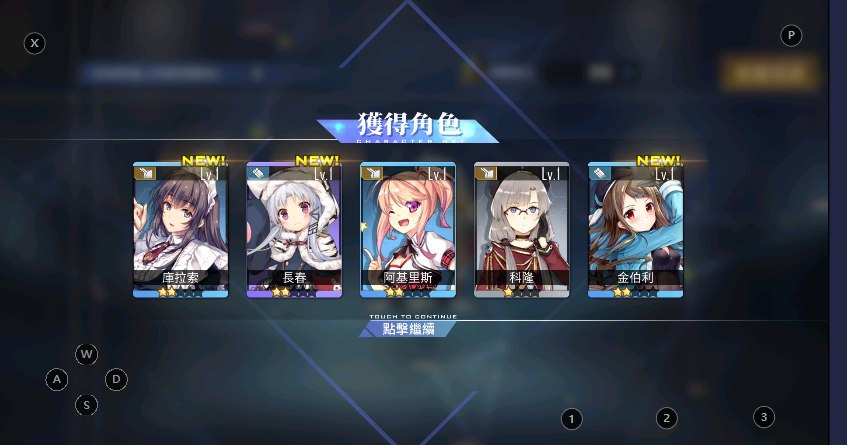Tap the 點擊繼續 continue prompt
This screenshot has height=445, width=847.
click(409, 330)
